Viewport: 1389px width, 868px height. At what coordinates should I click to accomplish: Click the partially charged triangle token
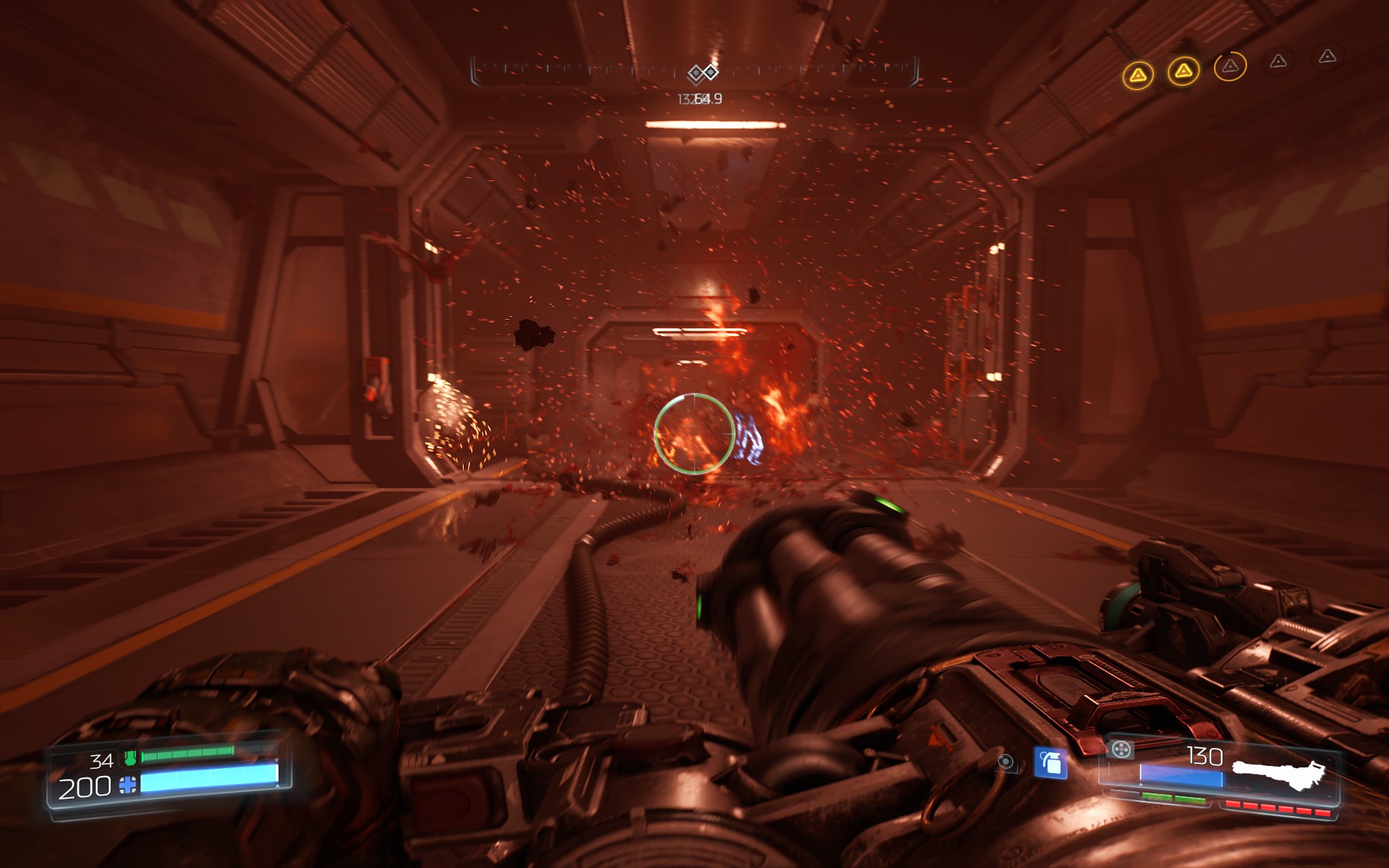click(1230, 67)
